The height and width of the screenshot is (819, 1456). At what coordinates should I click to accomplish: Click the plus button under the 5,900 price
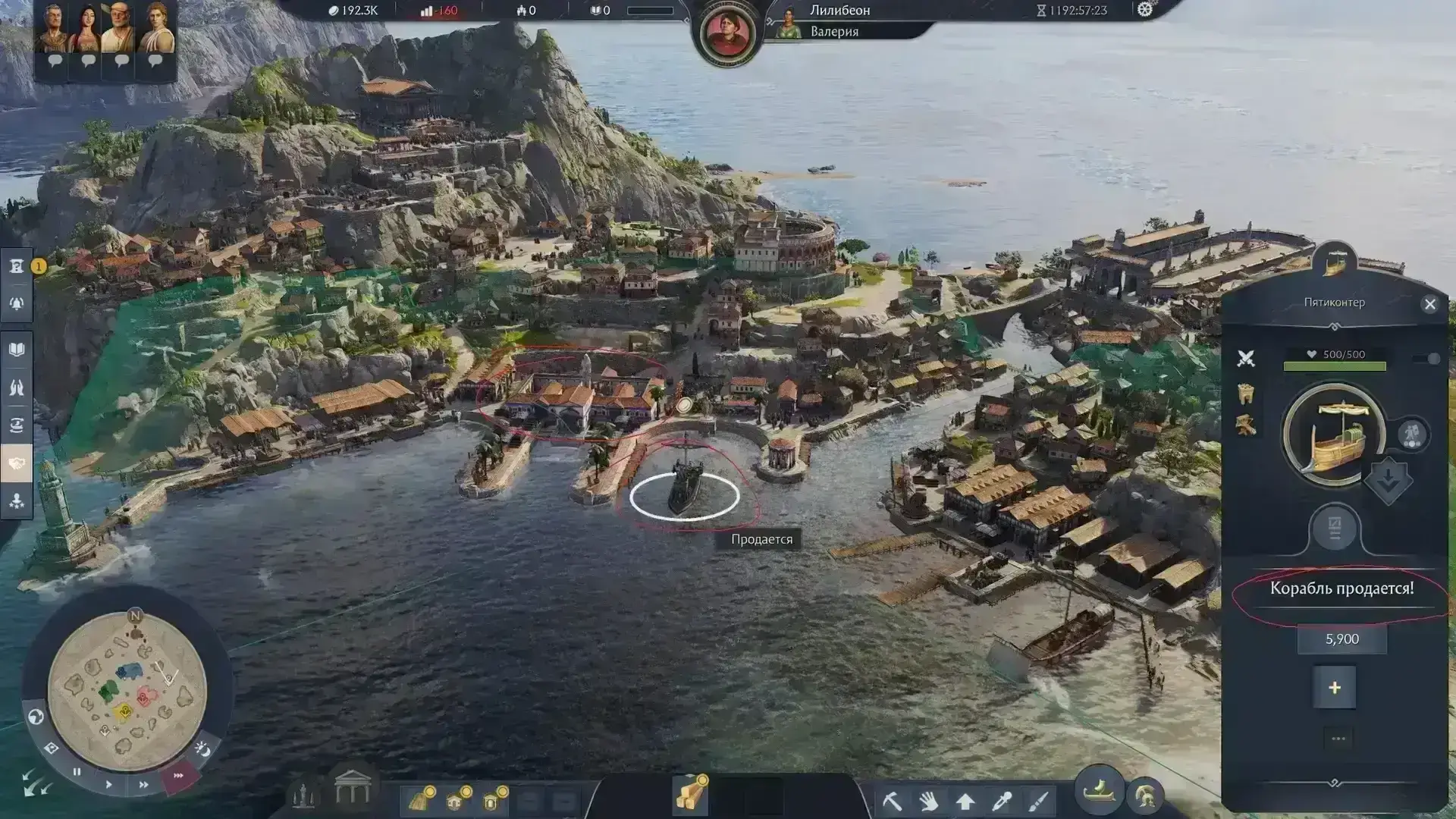(1334, 688)
